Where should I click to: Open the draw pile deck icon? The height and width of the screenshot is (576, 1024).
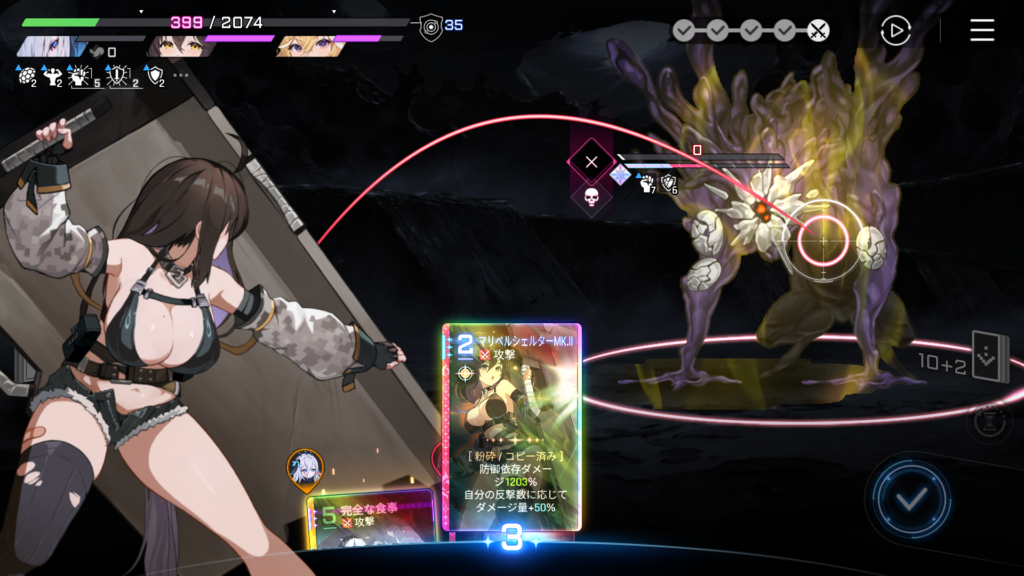coord(990,358)
